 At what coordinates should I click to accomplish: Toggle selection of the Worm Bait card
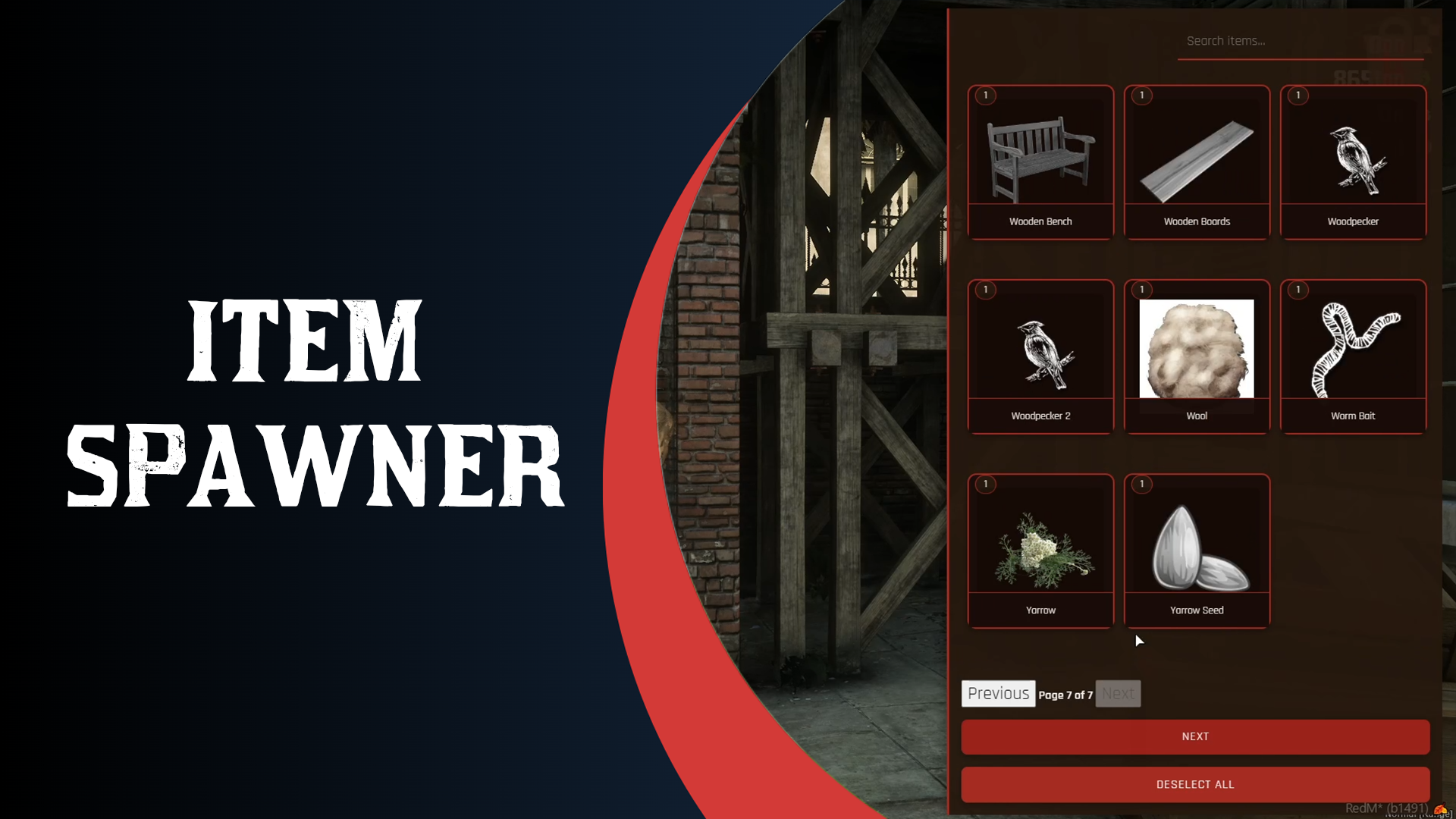pos(1353,356)
